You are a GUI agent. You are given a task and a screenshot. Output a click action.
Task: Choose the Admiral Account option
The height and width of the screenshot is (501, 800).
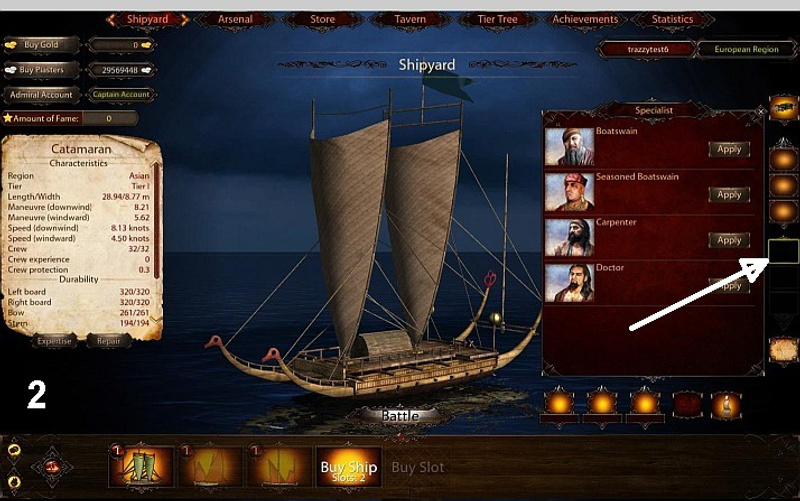pos(41,95)
